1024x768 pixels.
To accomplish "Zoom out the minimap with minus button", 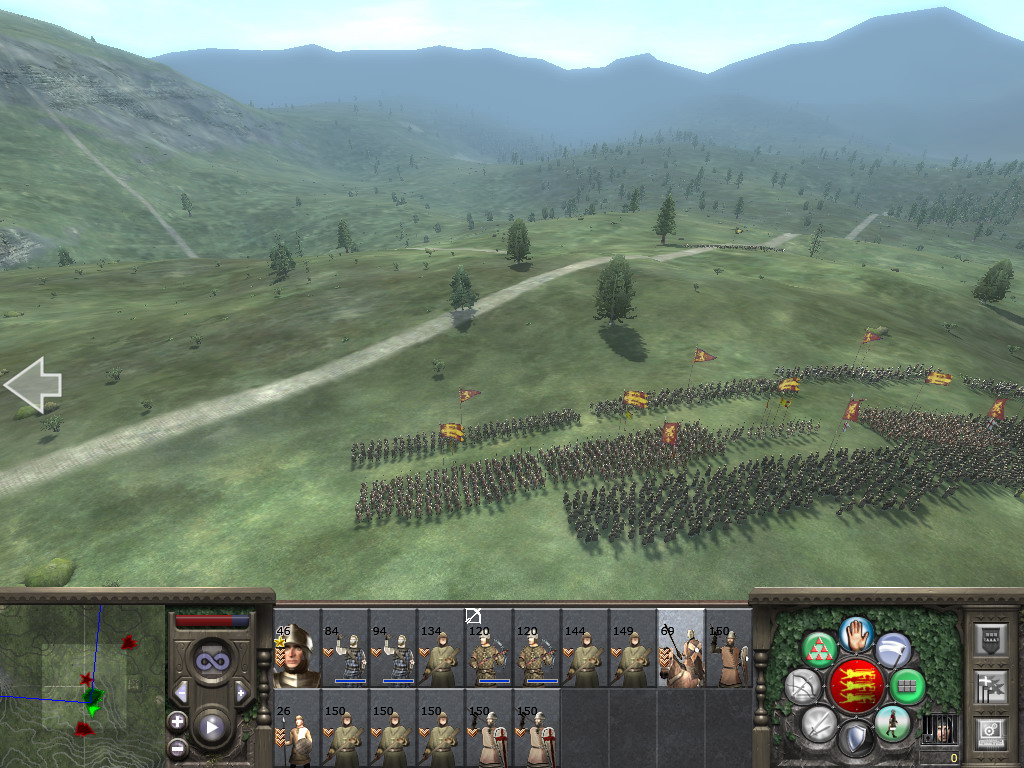I will click(x=177, y=746).
